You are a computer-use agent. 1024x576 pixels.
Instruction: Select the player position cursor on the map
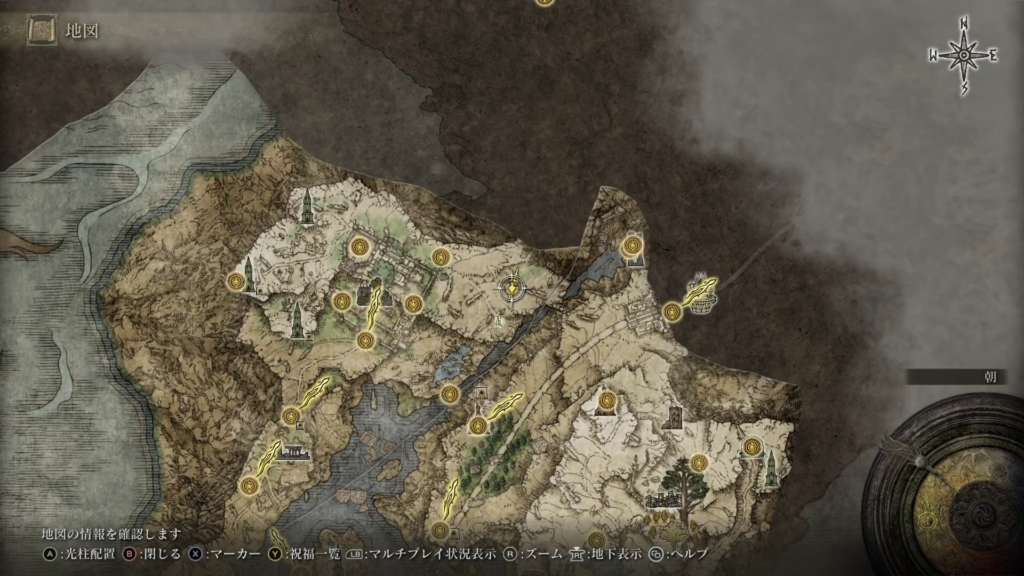[513, 289]
